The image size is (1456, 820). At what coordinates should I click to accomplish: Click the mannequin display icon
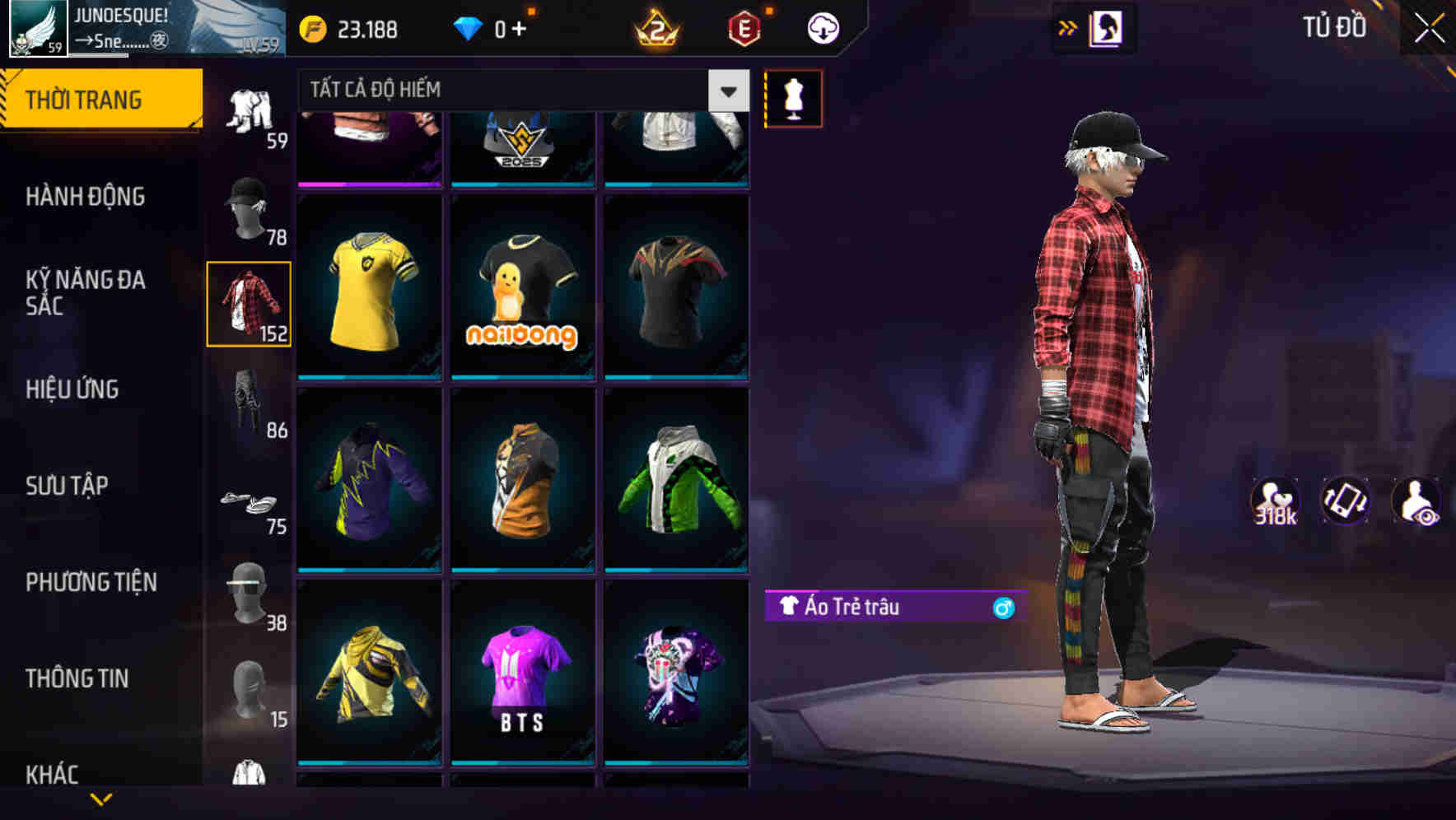pos(793,97)
